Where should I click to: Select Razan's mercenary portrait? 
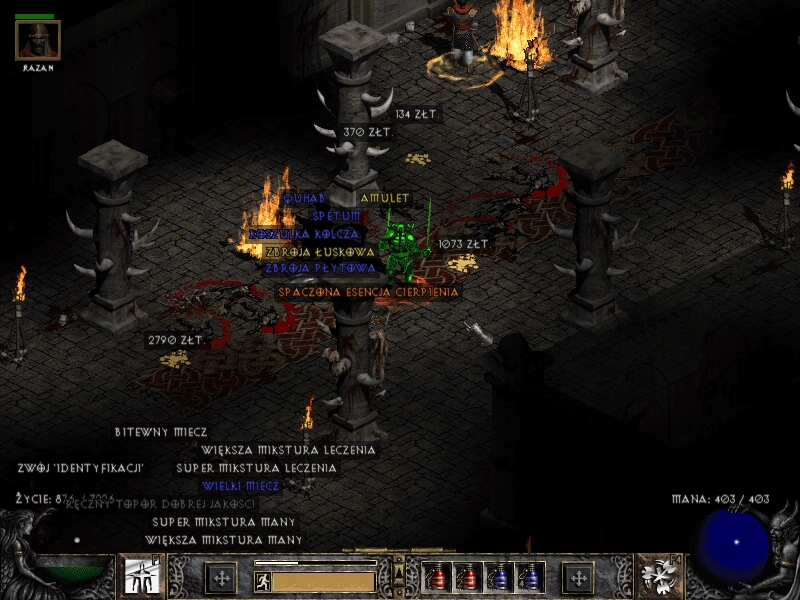pyautogui.click(x=38, y=40)
